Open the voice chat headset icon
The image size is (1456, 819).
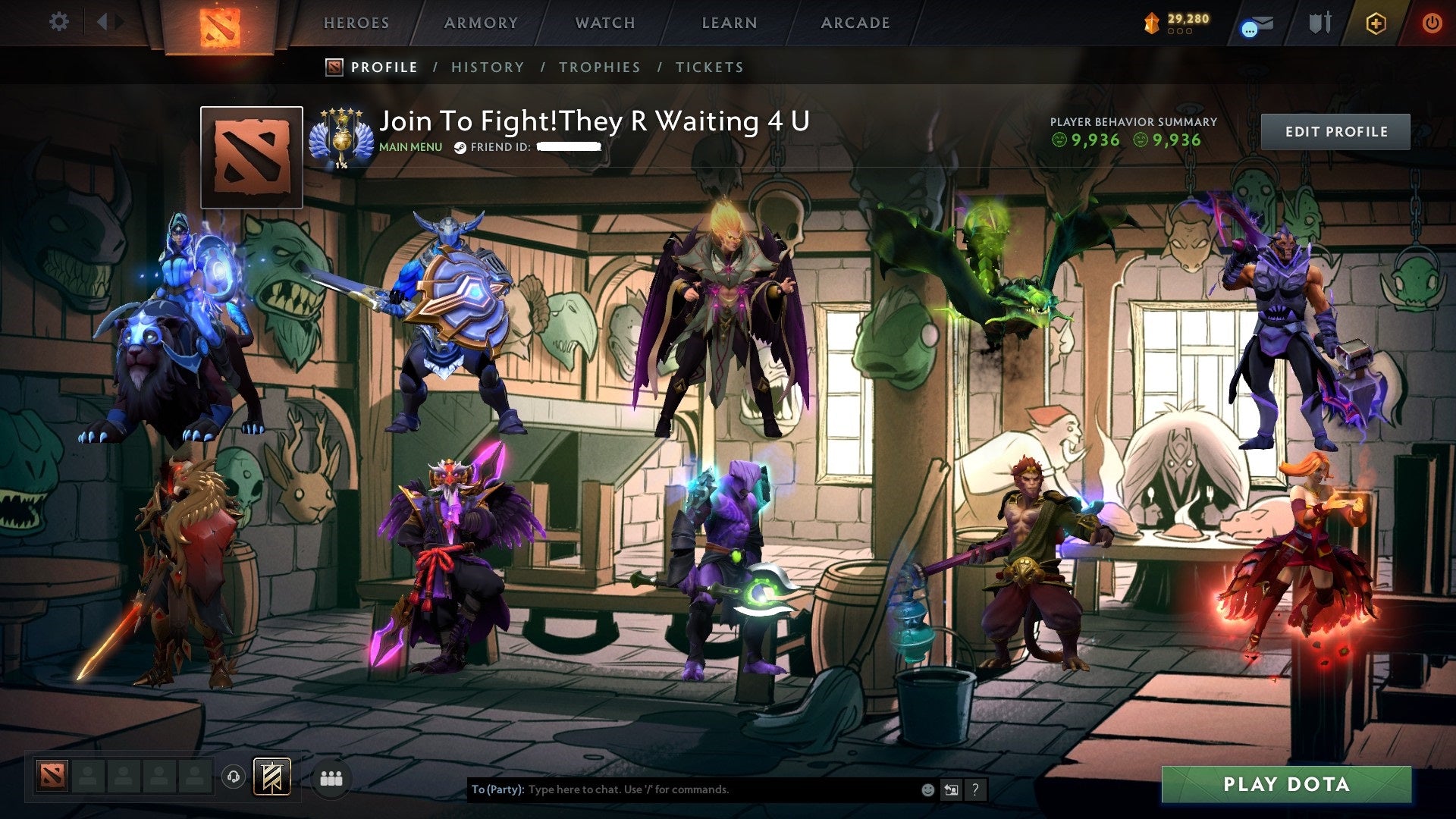(x=235, y=777)
